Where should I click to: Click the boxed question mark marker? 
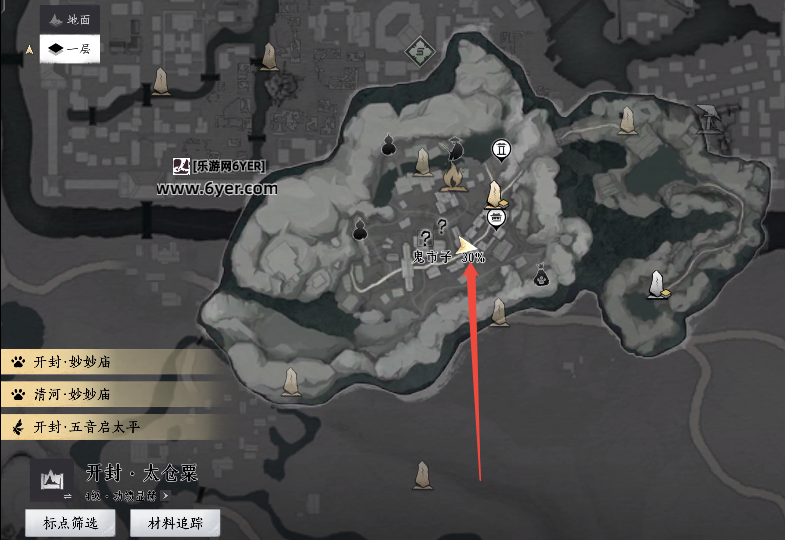coord(426,238)
